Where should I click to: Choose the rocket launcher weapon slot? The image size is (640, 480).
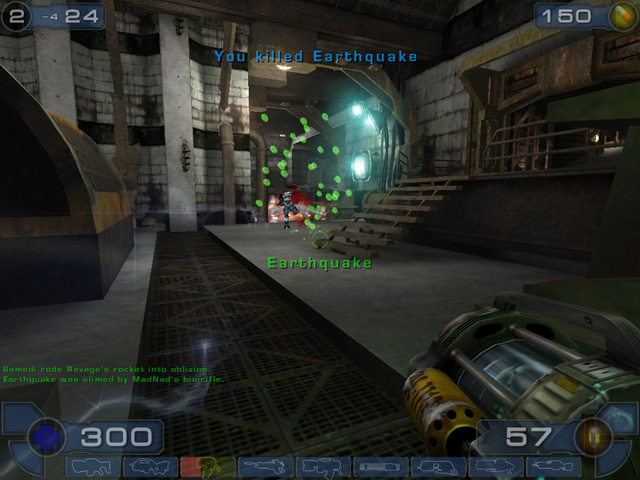point(496,467)
